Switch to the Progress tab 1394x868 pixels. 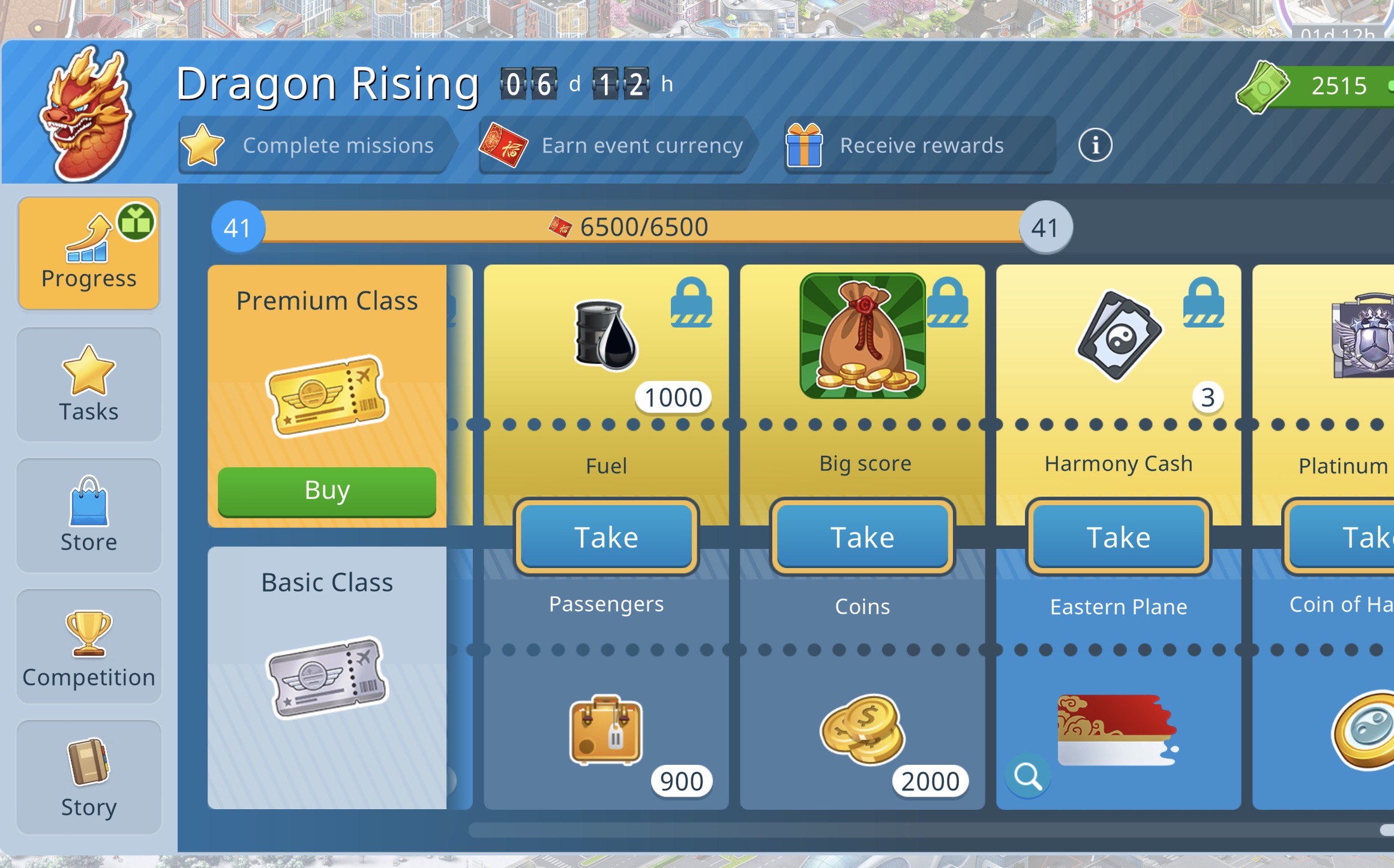click(x=89, y=253)
